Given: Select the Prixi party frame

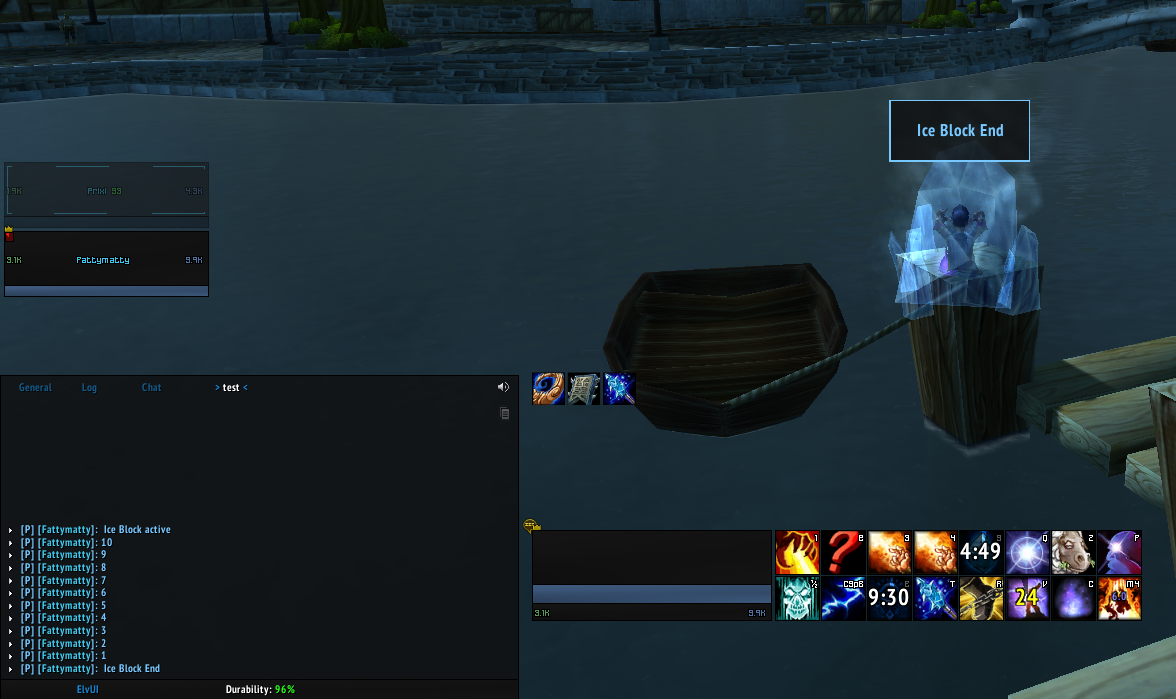Looking at the screenshot, I should coord(106,190).
